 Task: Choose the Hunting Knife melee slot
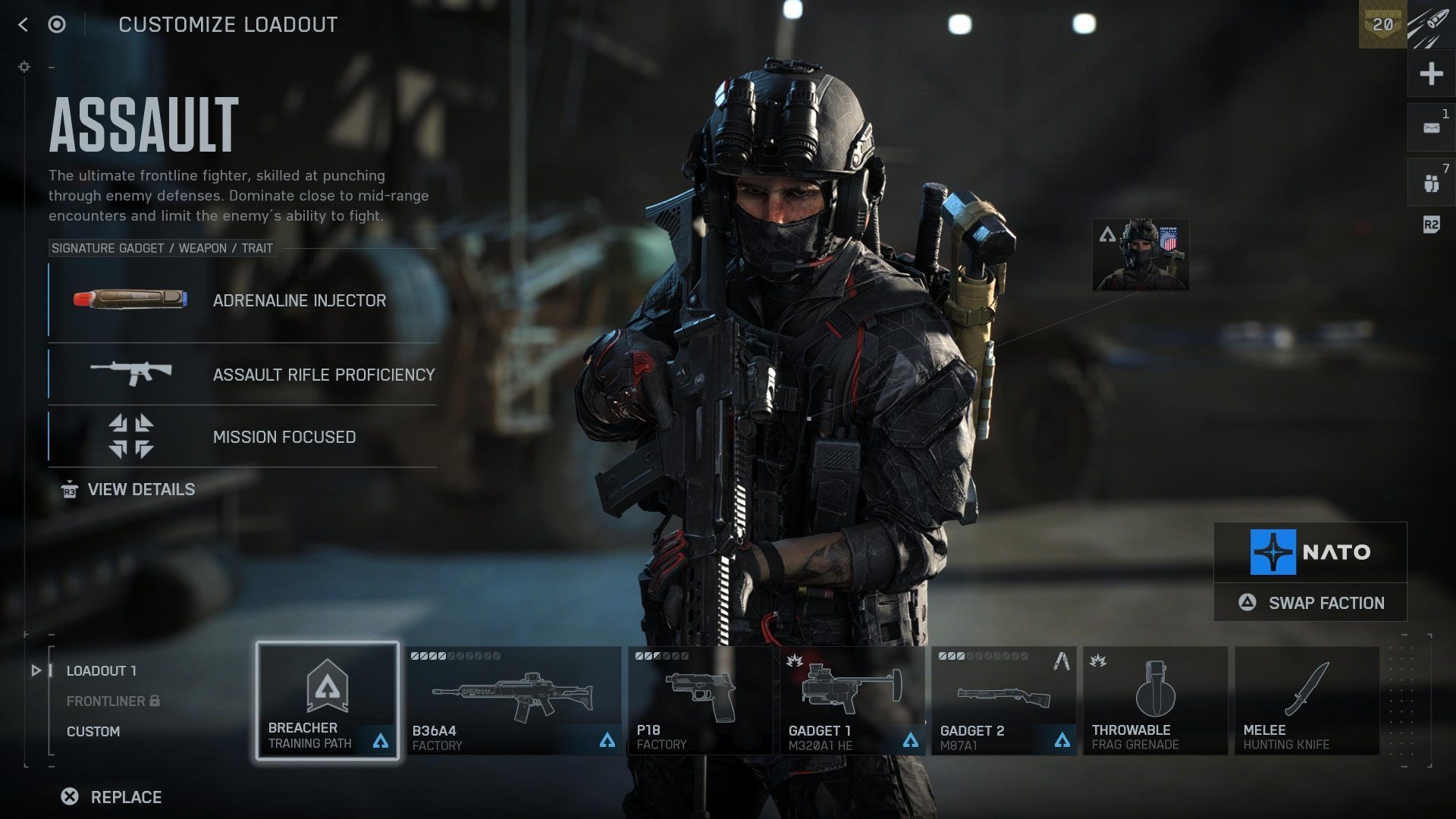1307,701
